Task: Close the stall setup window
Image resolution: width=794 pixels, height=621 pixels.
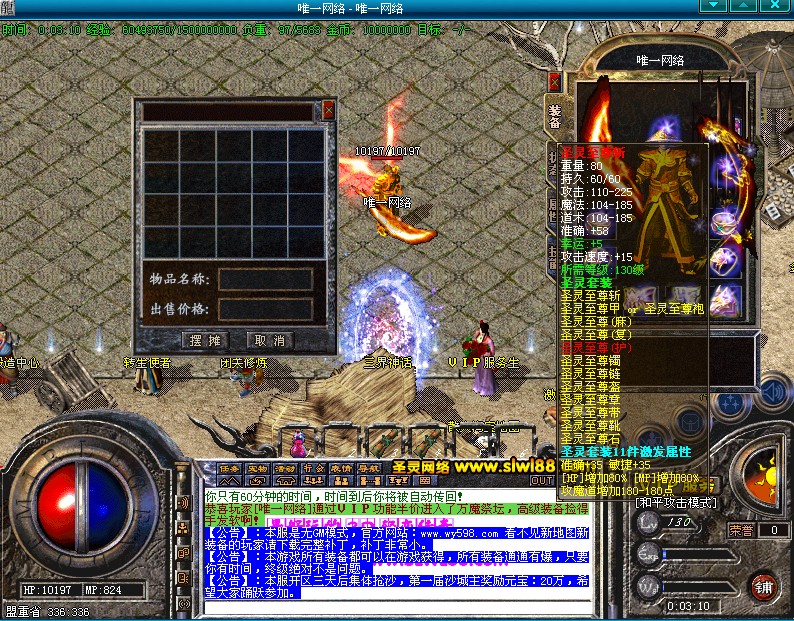Action: pos(328,111)
